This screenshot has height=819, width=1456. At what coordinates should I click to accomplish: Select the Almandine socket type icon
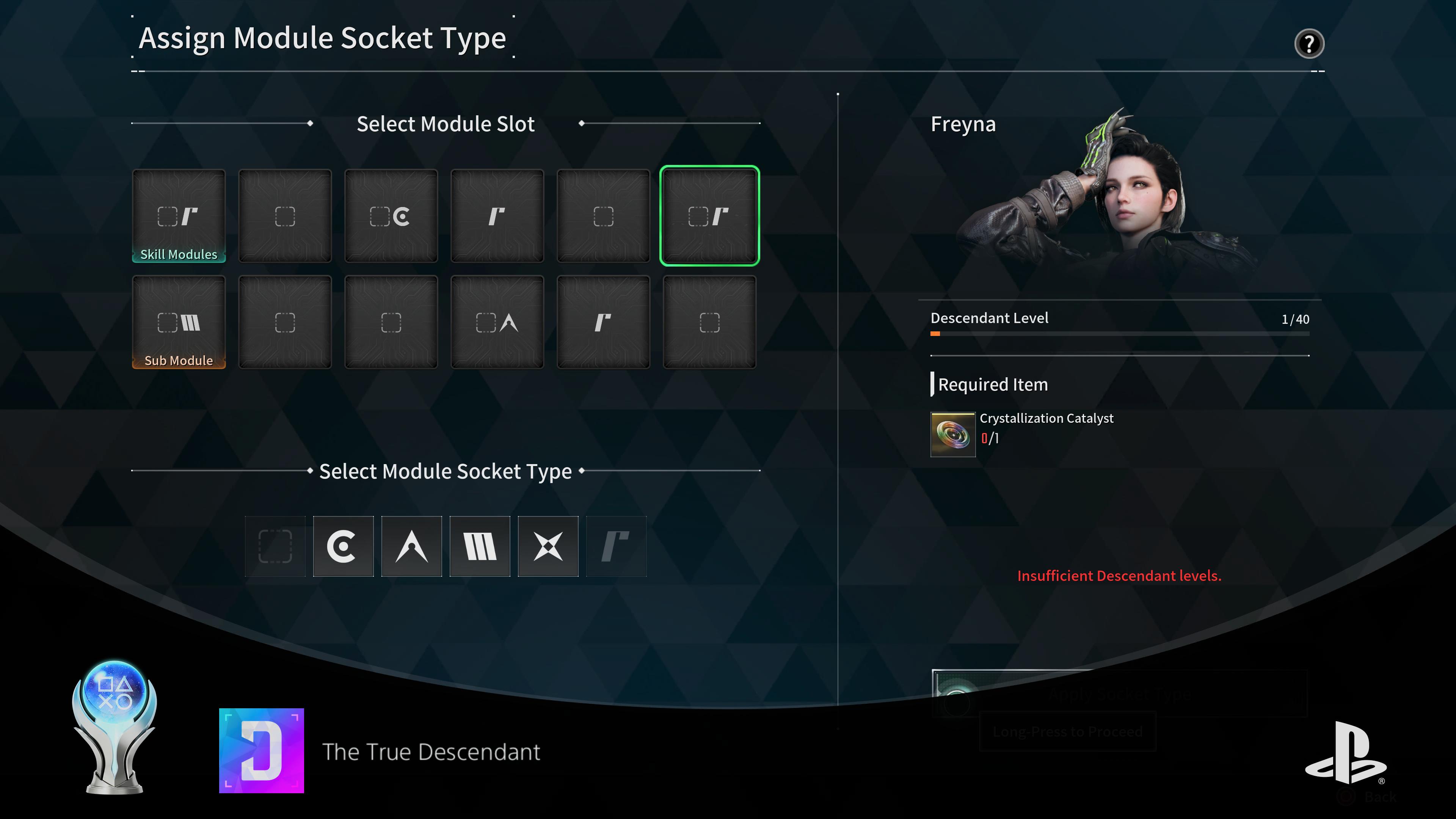[411, 546]
